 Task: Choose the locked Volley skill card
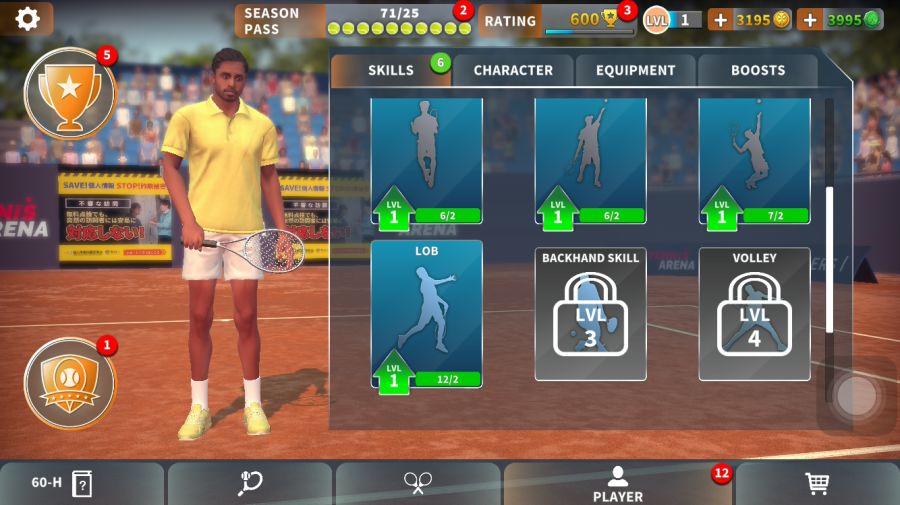point(754,314)
